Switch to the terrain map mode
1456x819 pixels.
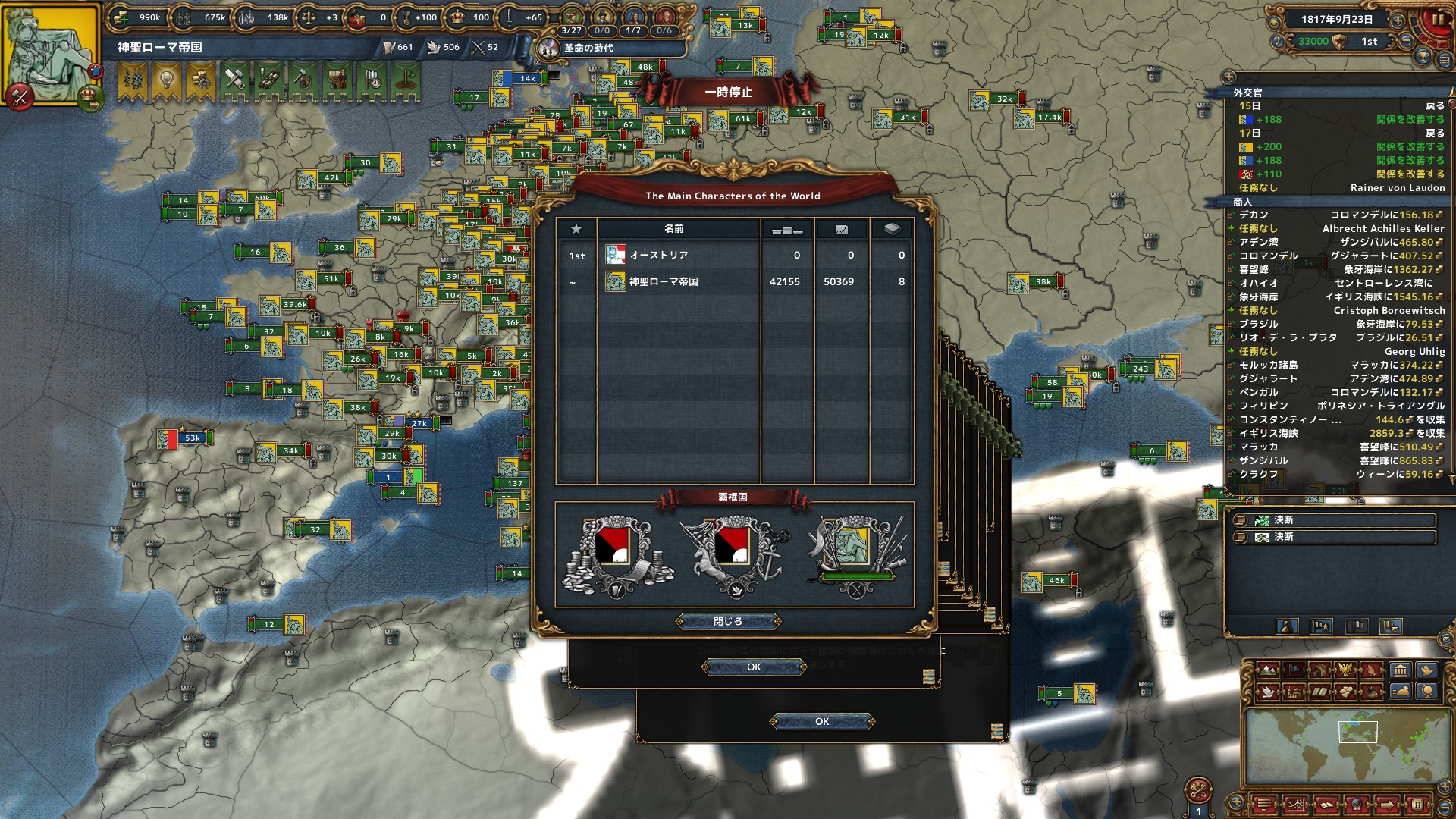(x=1267, y=670)
